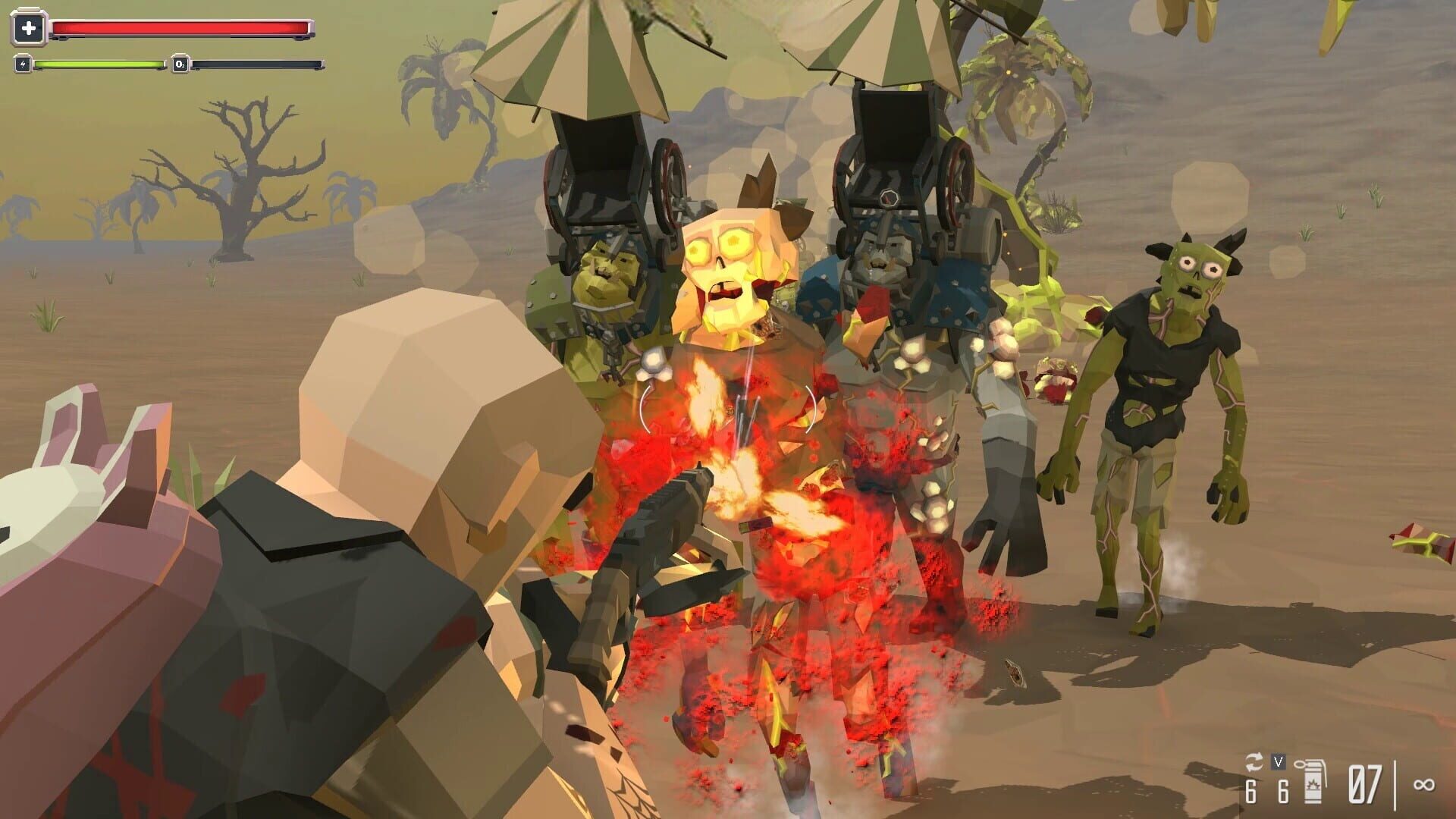Click the green stamina bar
Screen dimensions: 1456x819
[x=99, y=64]
